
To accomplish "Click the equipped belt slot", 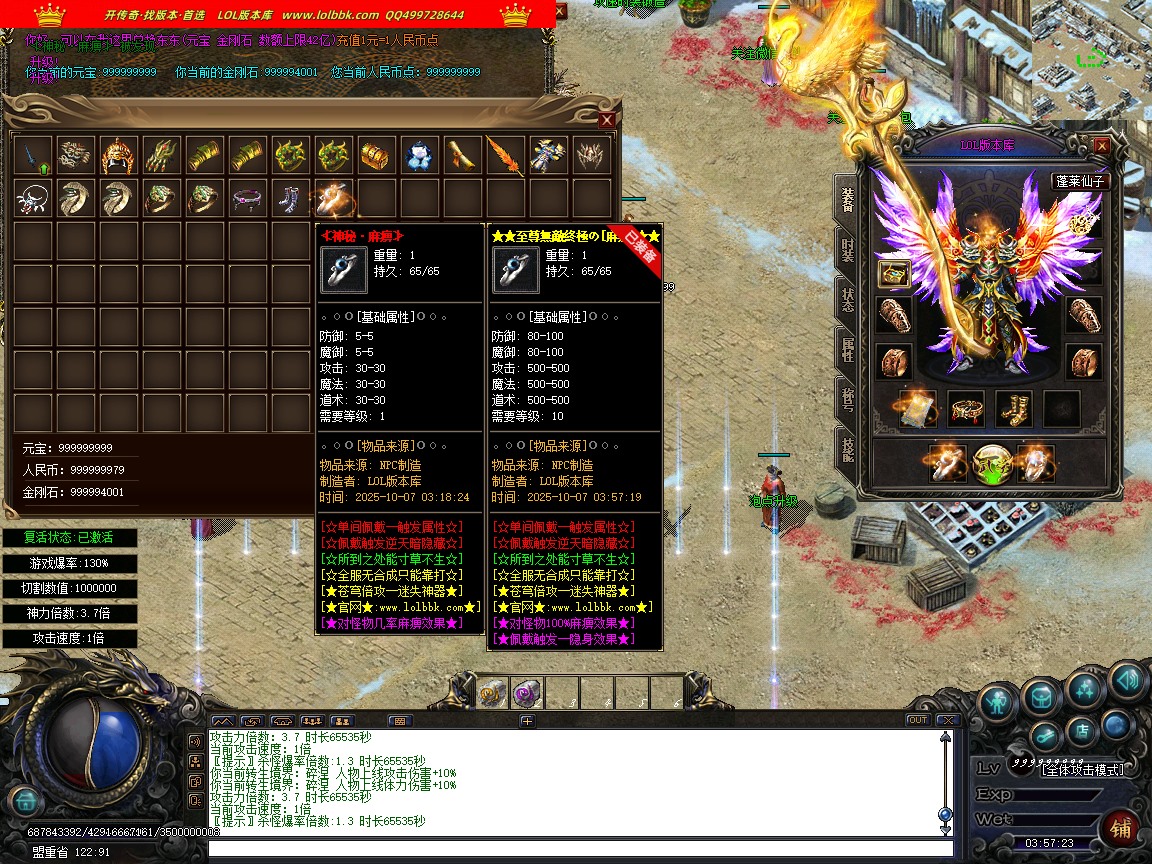I will pyautogui.click(x=965, y=408).
